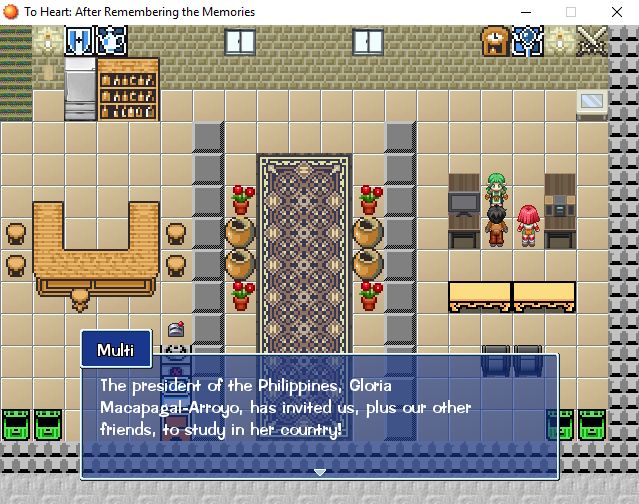Advance dialogue with the continue arrow
This screenshot has width=639, height=504.
[x=320, y=471]
